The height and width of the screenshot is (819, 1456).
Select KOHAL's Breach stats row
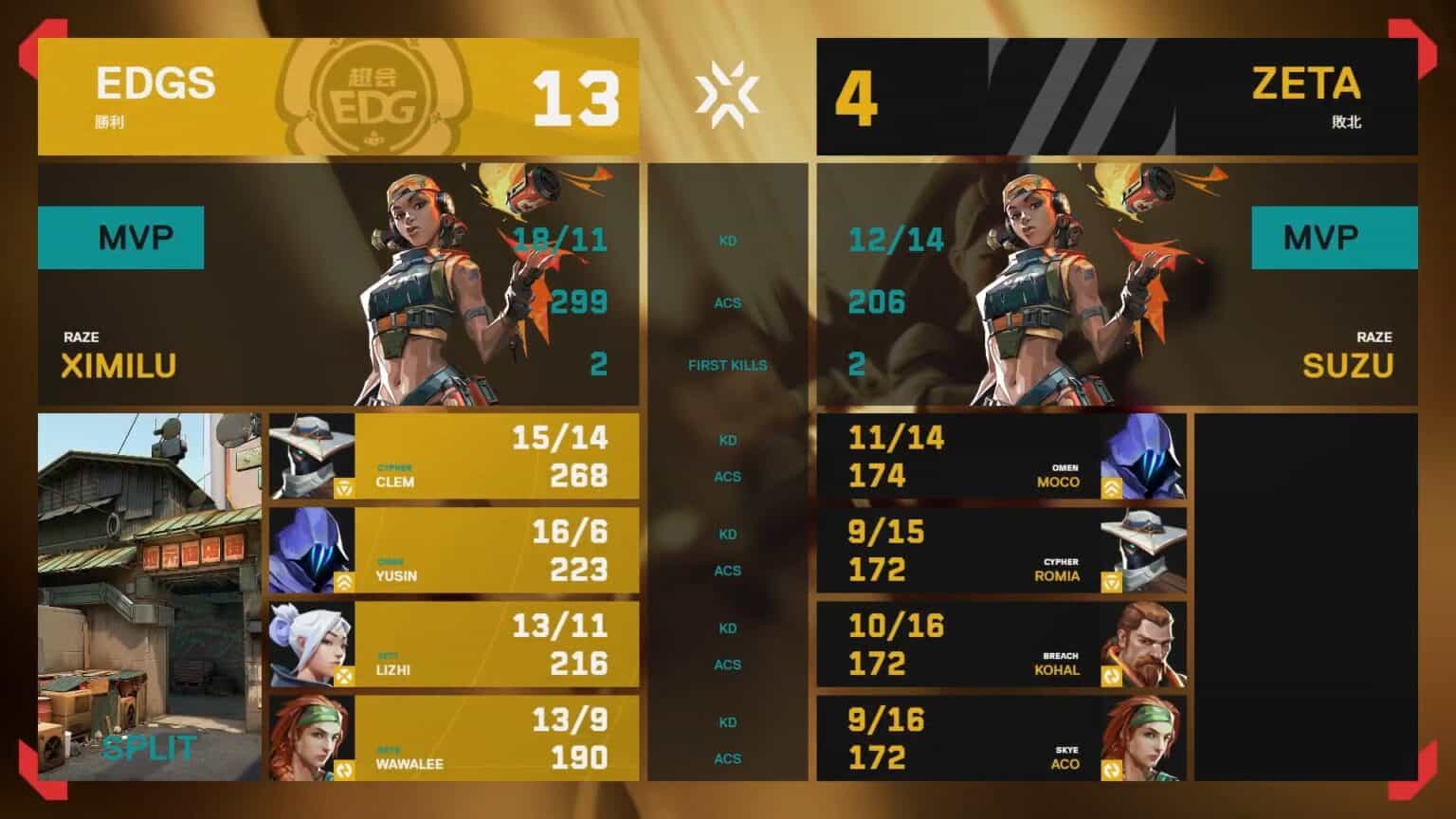1001,644
